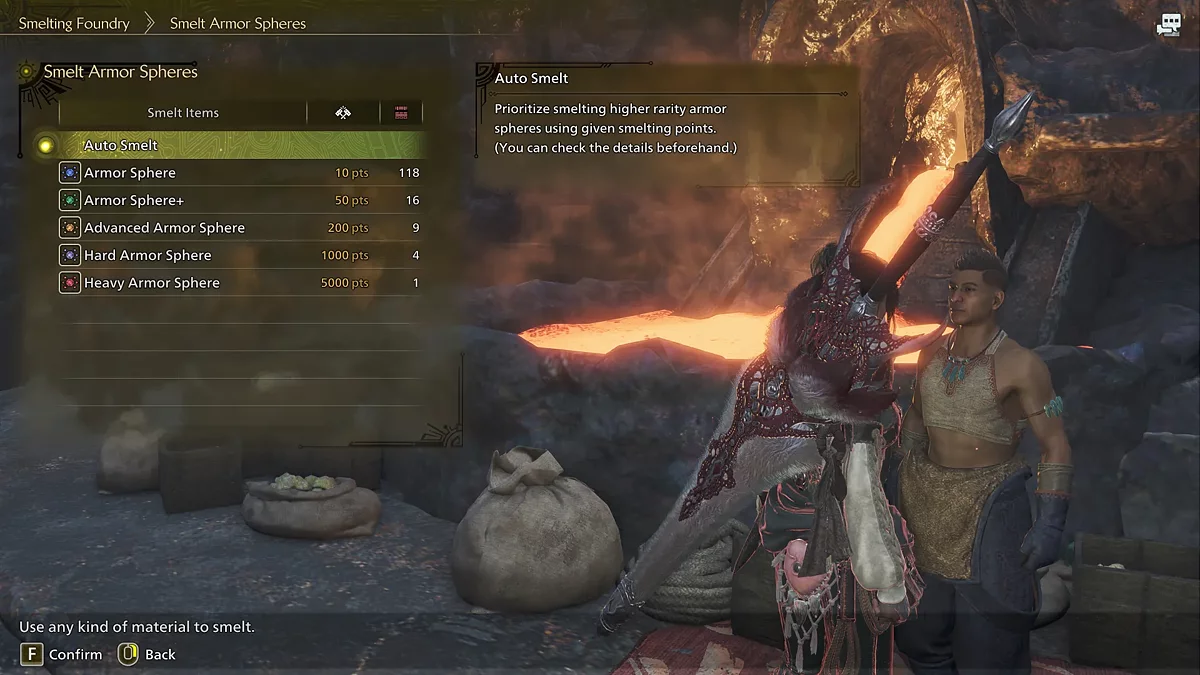Image resolution: width=1200 pixels, height=675 pixels.
Task: Open the chat icon in top corner
Action: [1168, 27]
